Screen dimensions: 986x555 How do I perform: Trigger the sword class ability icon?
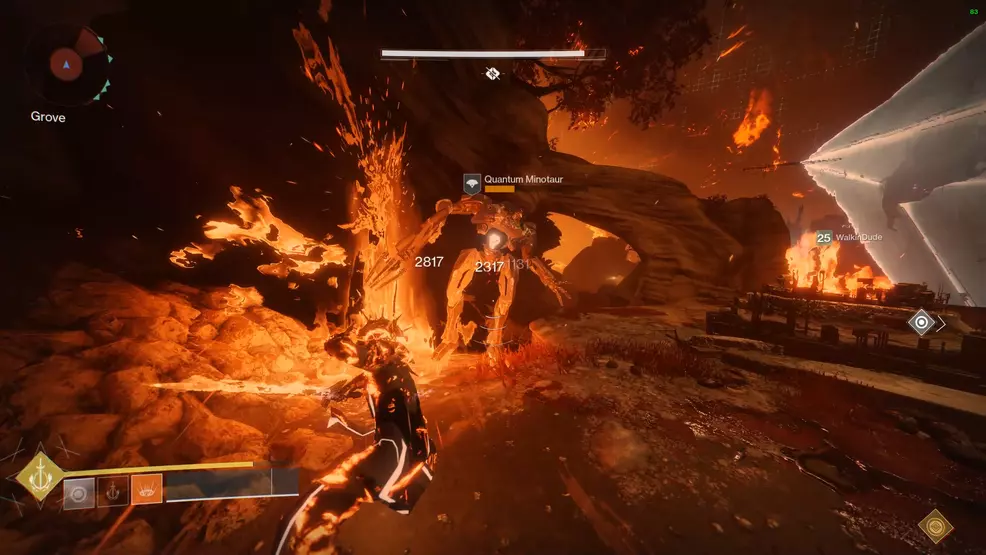pos(113,490)
